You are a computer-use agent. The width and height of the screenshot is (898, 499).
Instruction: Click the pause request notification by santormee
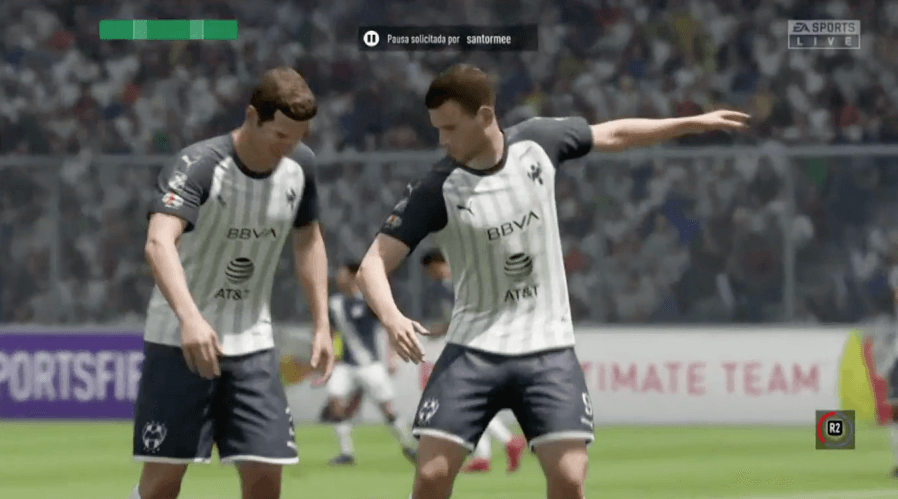pyautogui.click(x=448, y=38)
